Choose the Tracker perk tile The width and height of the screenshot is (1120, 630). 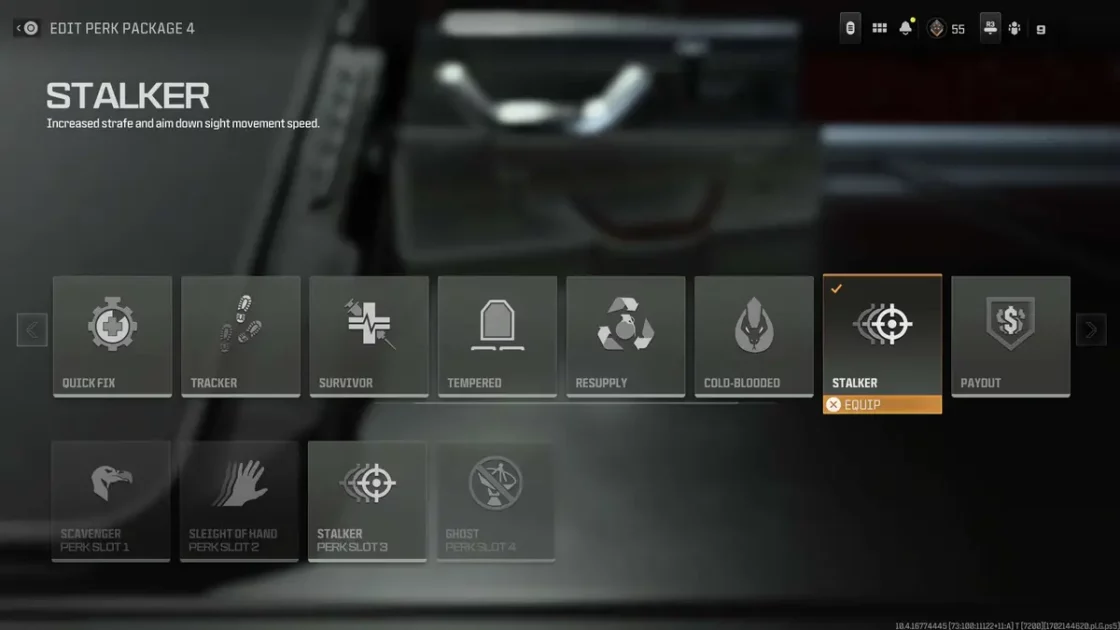240,336
